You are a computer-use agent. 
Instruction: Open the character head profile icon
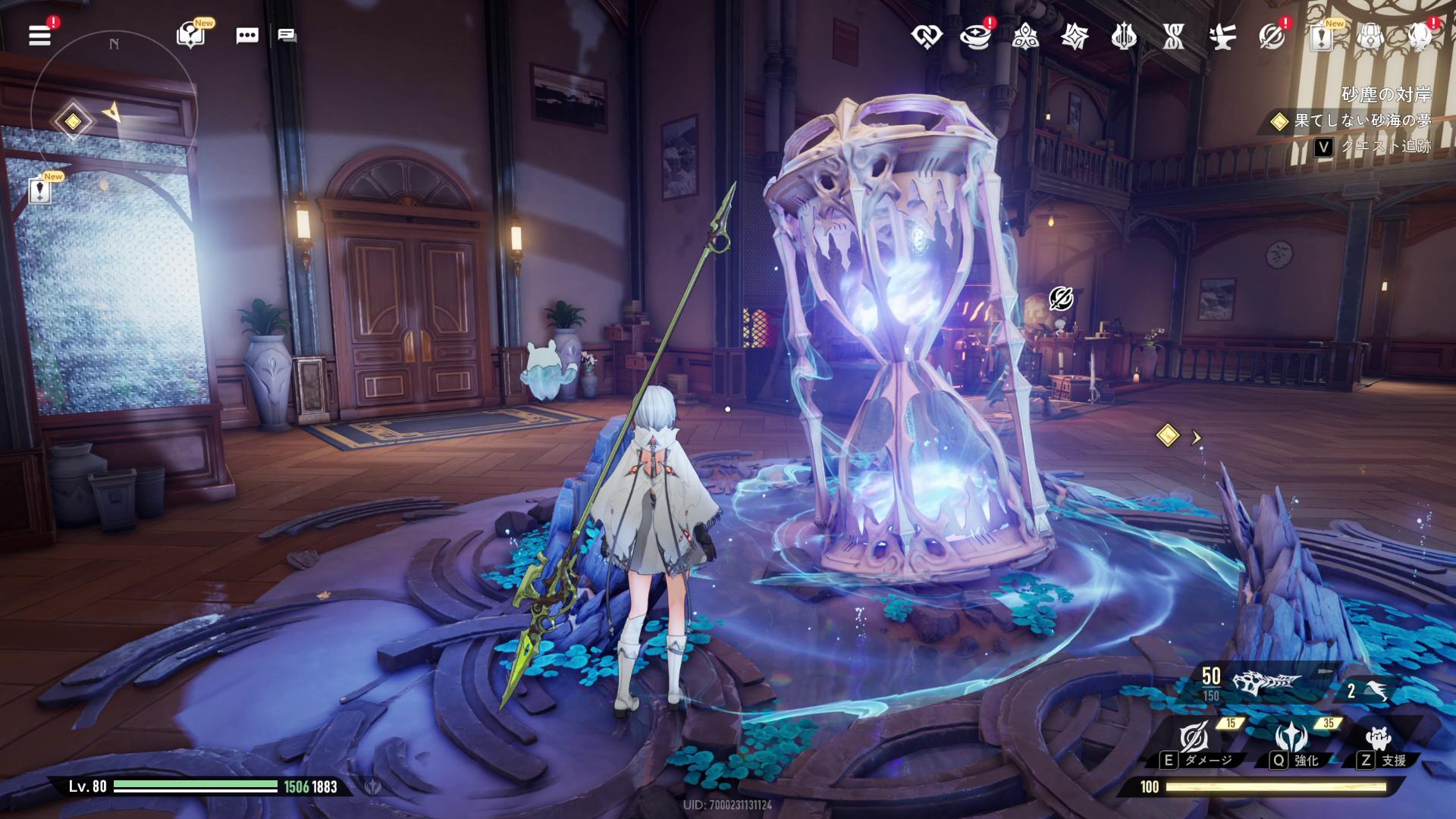pos(1420,36)
